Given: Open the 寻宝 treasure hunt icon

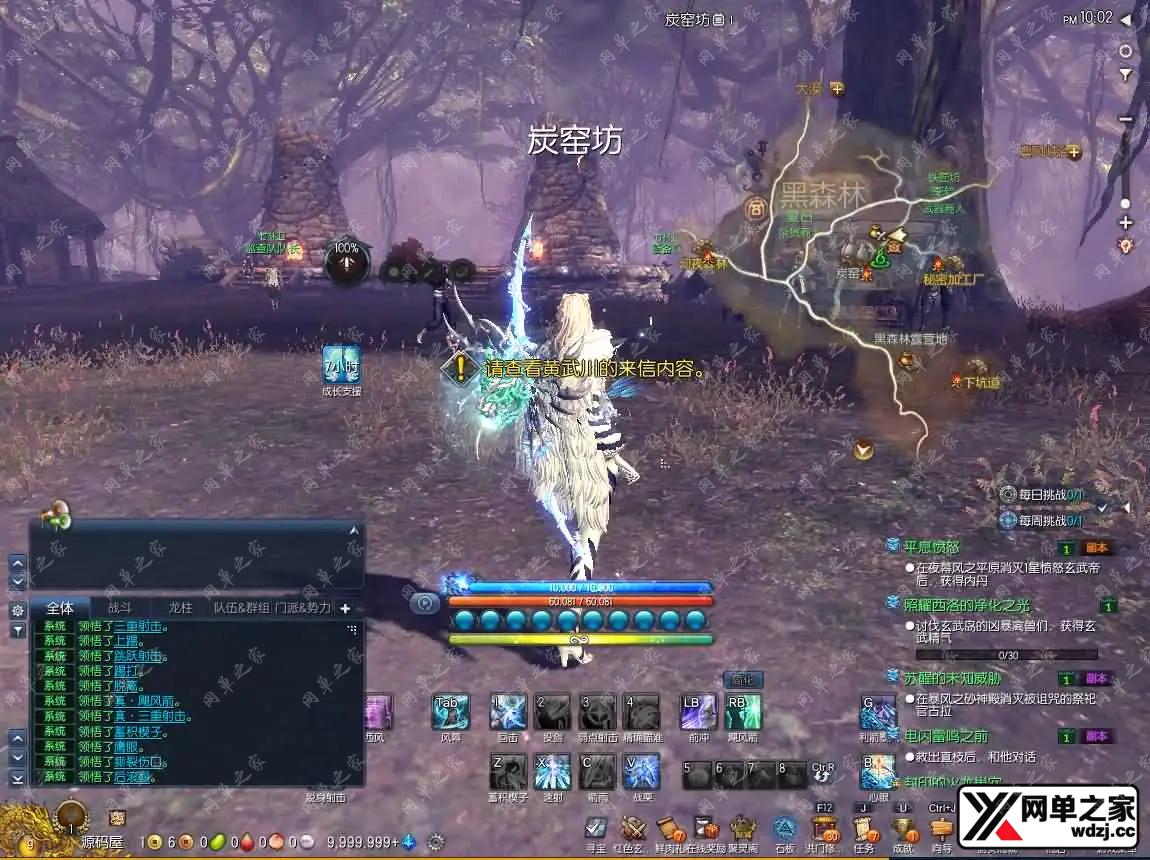Looking at the screenshot, I should tap(596, 829).
